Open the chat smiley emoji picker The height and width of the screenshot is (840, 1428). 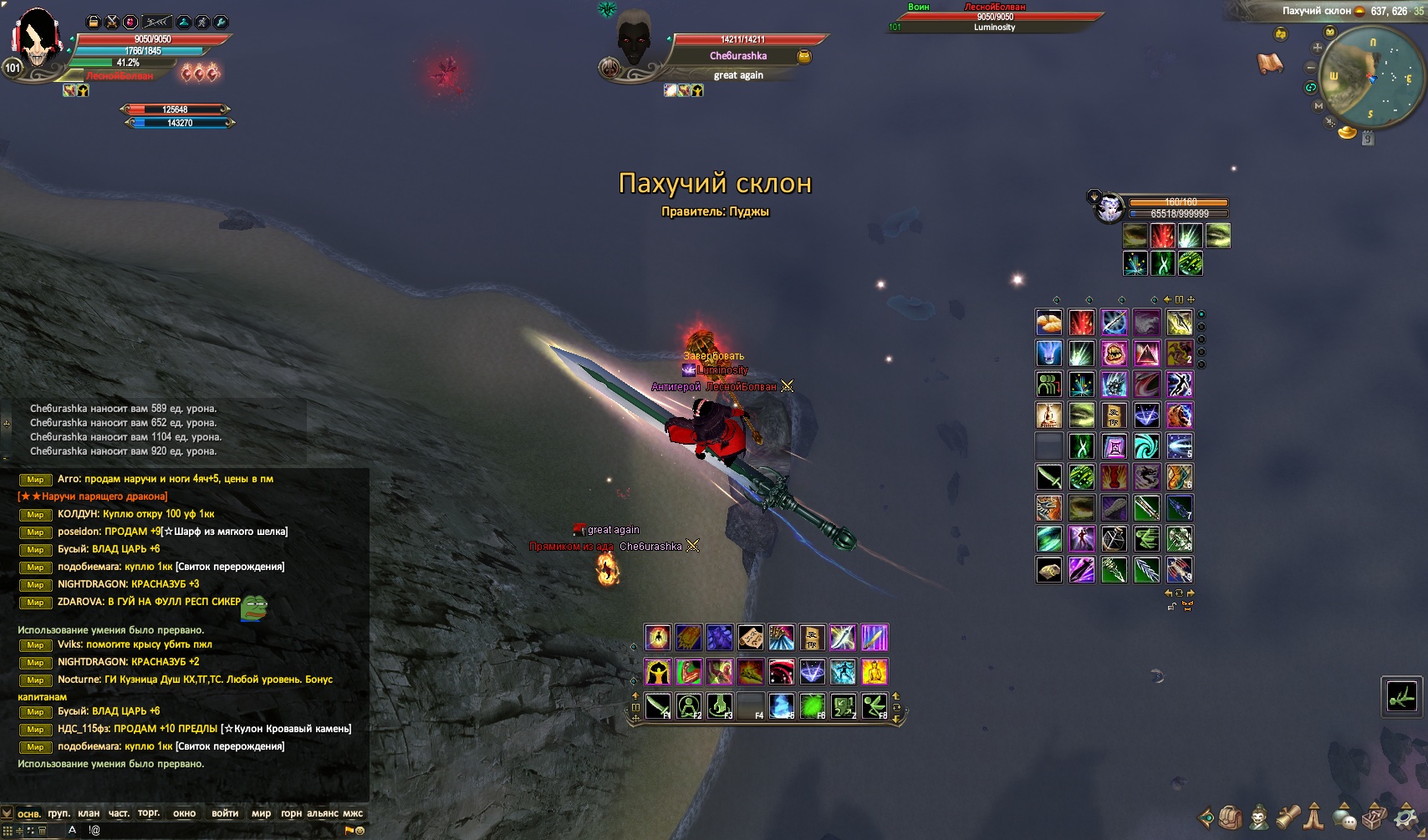coord(360,831)
